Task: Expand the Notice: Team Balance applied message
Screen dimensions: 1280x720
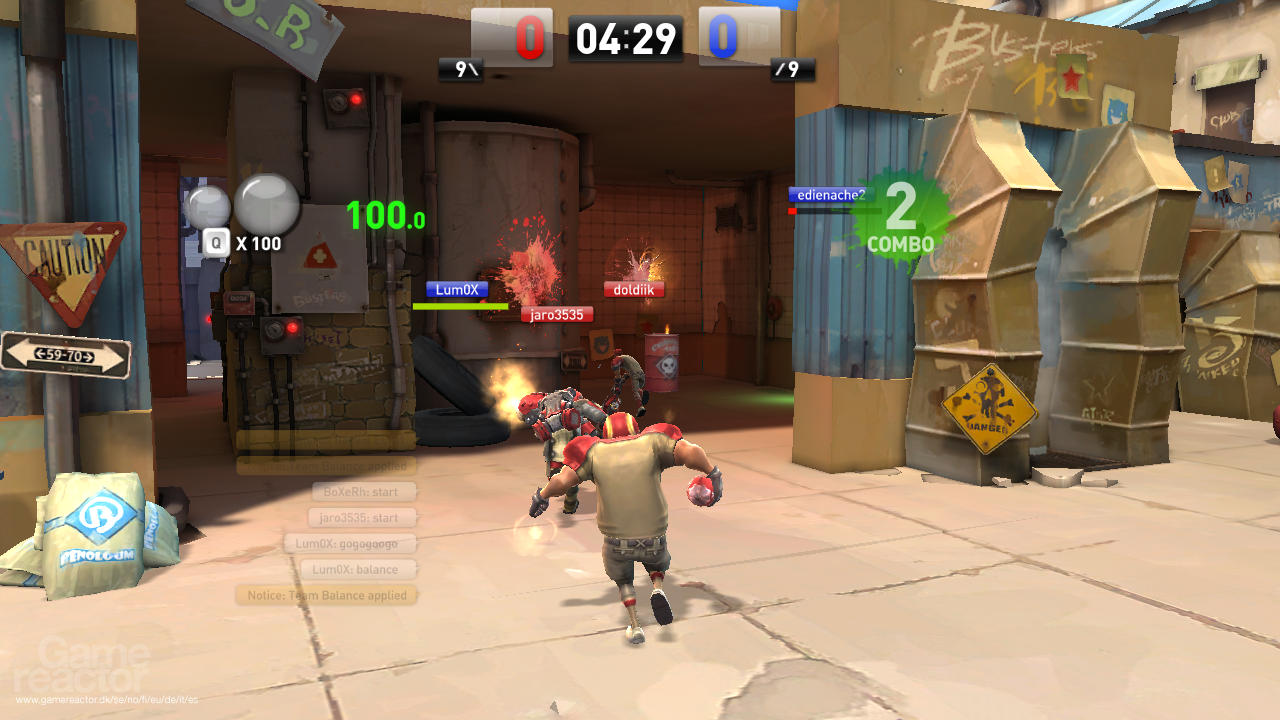Action: [325, 595]
